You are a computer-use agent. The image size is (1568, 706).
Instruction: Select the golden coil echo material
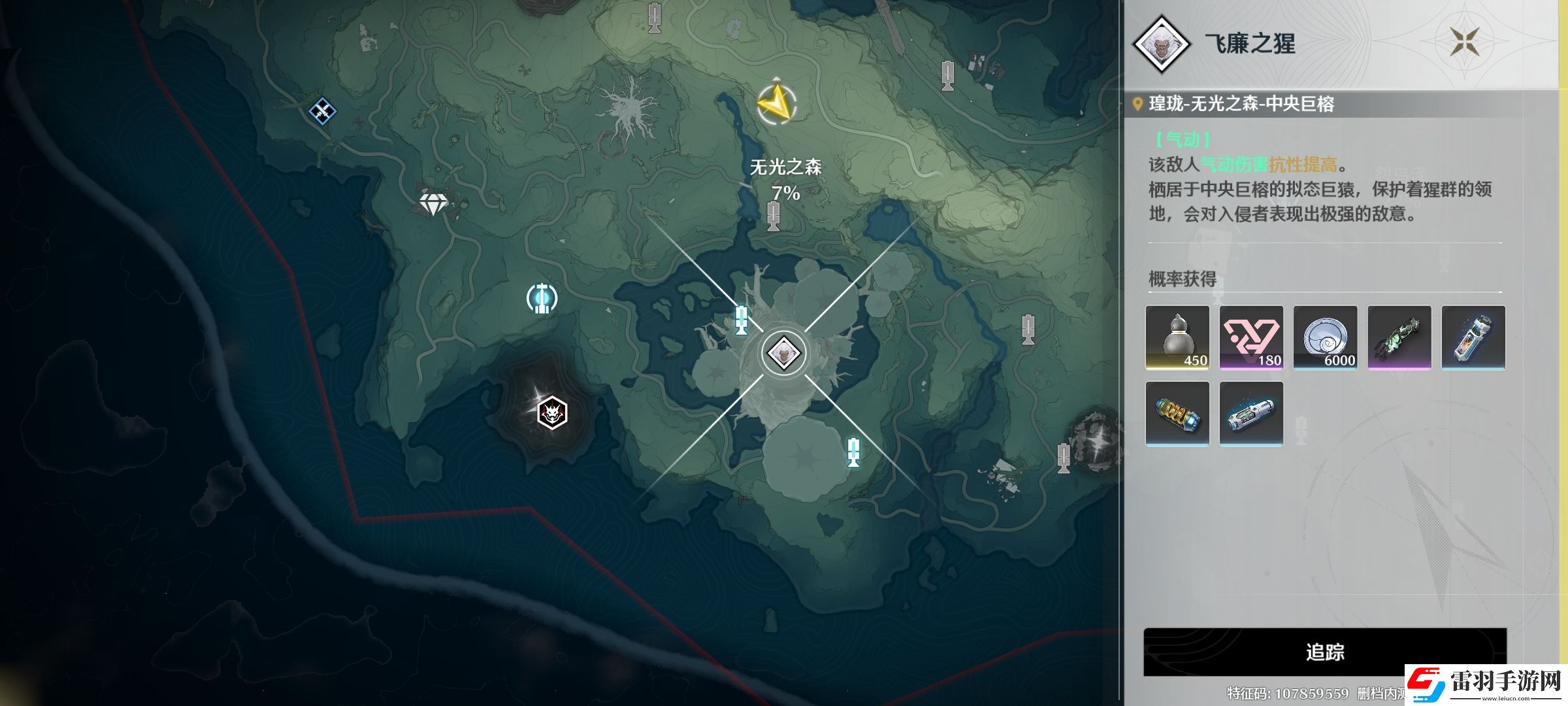1177,413
